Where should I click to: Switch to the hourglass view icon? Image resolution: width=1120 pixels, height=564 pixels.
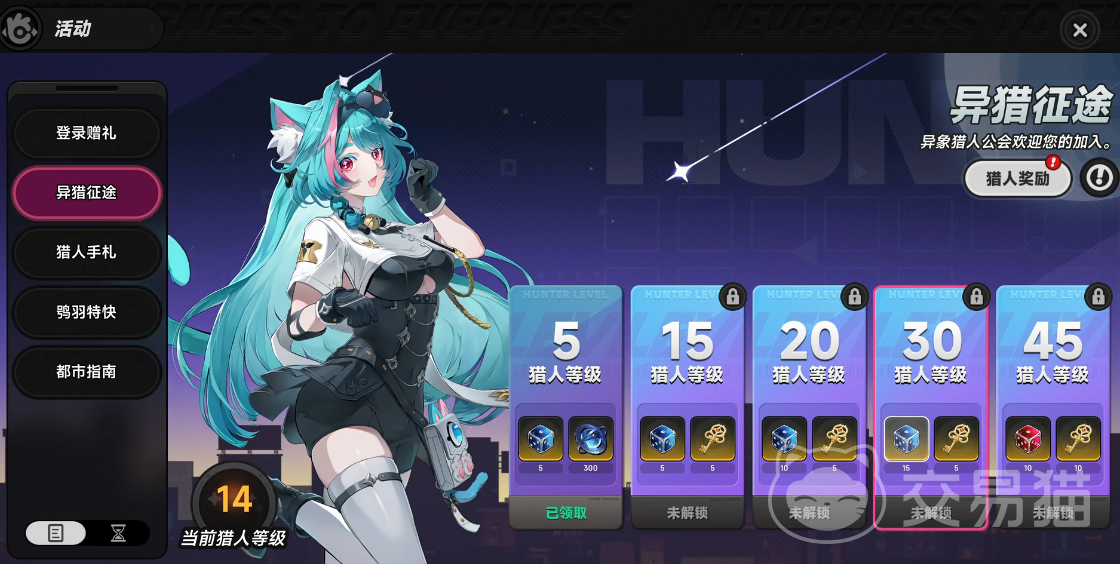[118, 533]
